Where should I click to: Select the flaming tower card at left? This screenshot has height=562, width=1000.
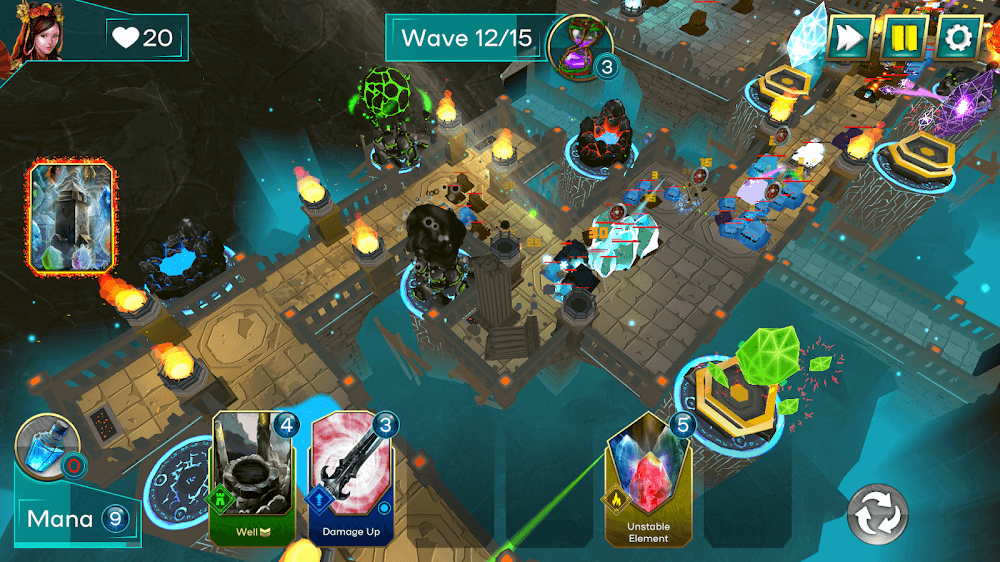(x=72, y=218)
